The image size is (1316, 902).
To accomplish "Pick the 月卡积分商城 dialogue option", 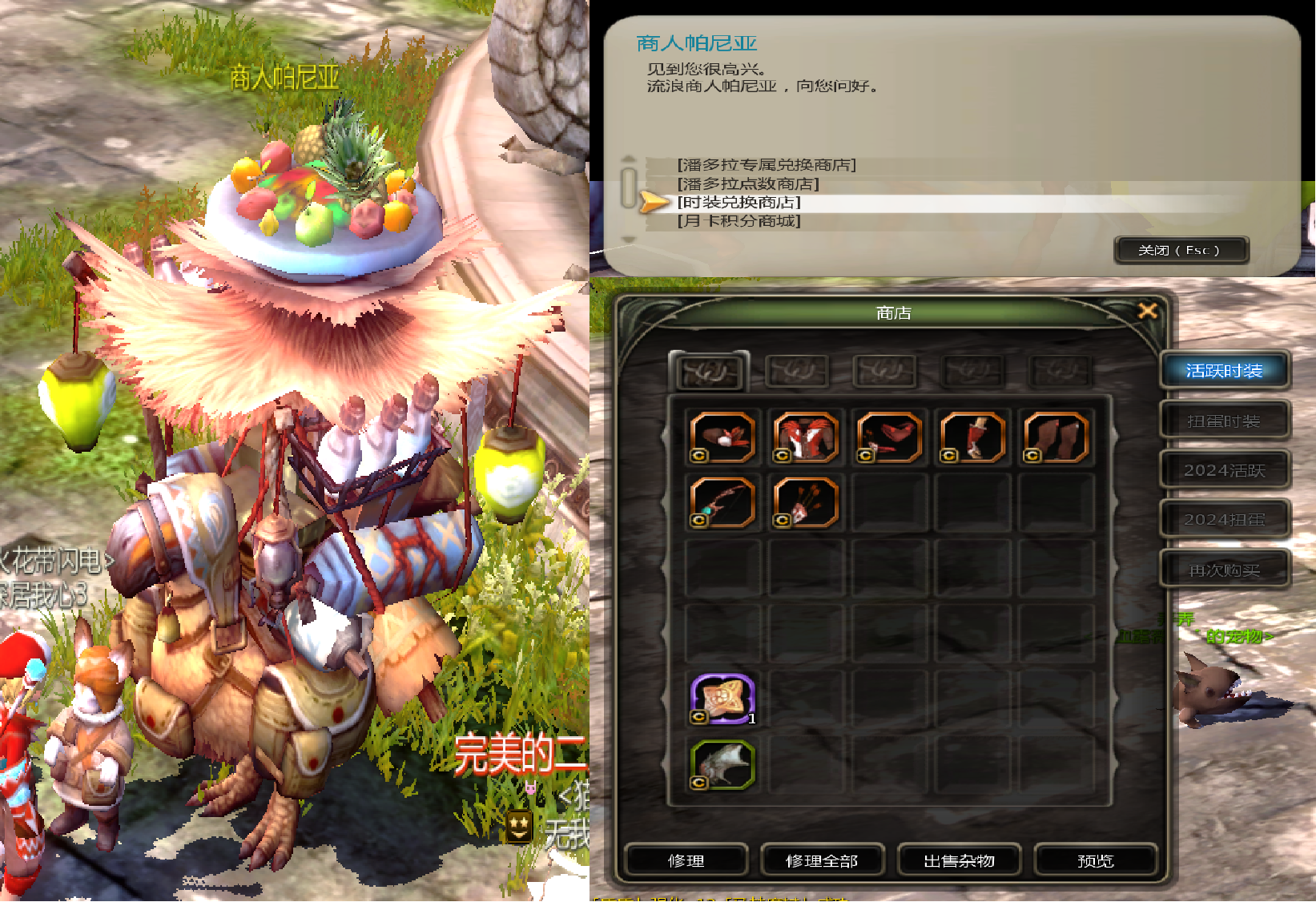I will [738, 221].
